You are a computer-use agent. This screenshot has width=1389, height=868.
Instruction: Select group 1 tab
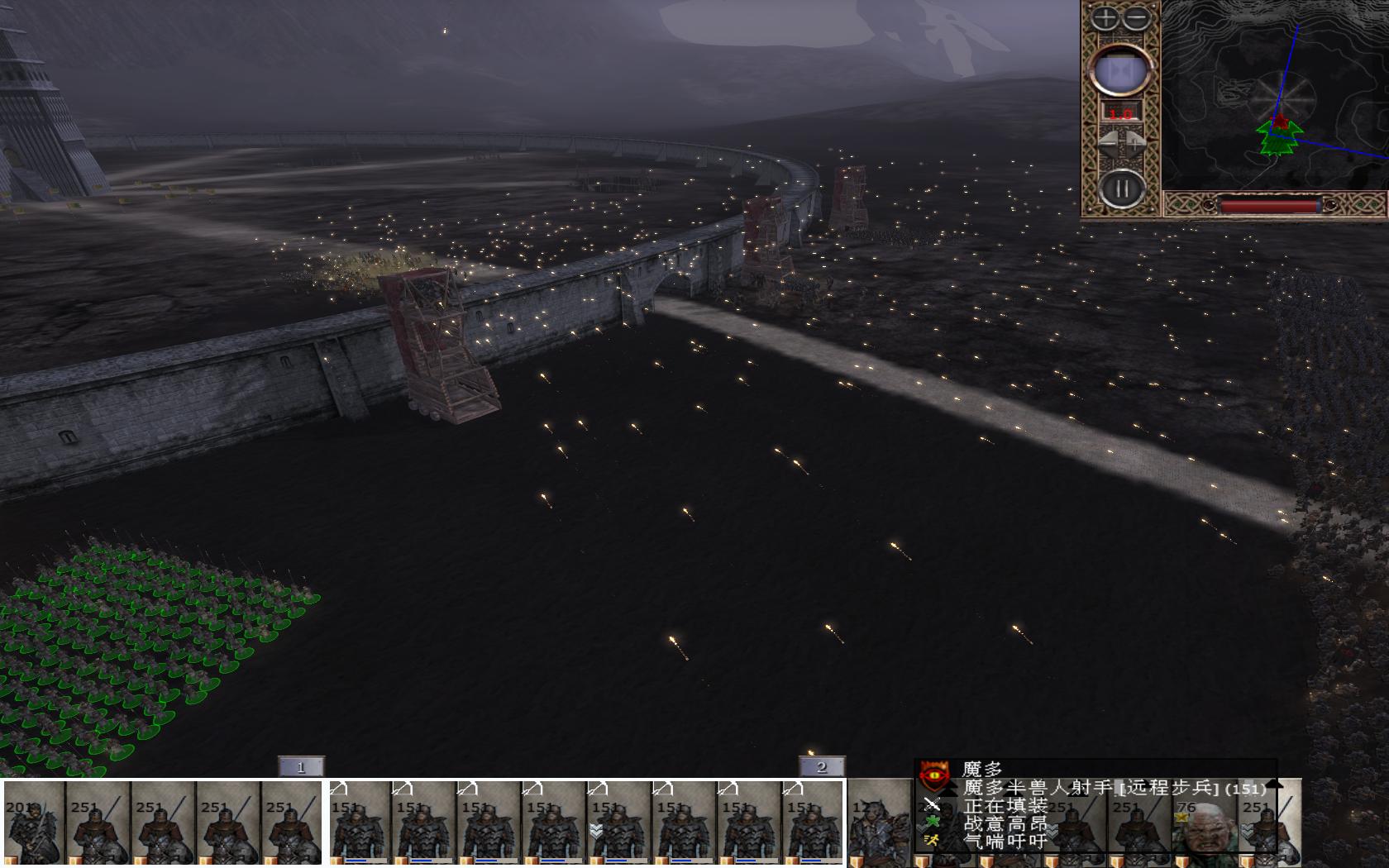(301, 767)
